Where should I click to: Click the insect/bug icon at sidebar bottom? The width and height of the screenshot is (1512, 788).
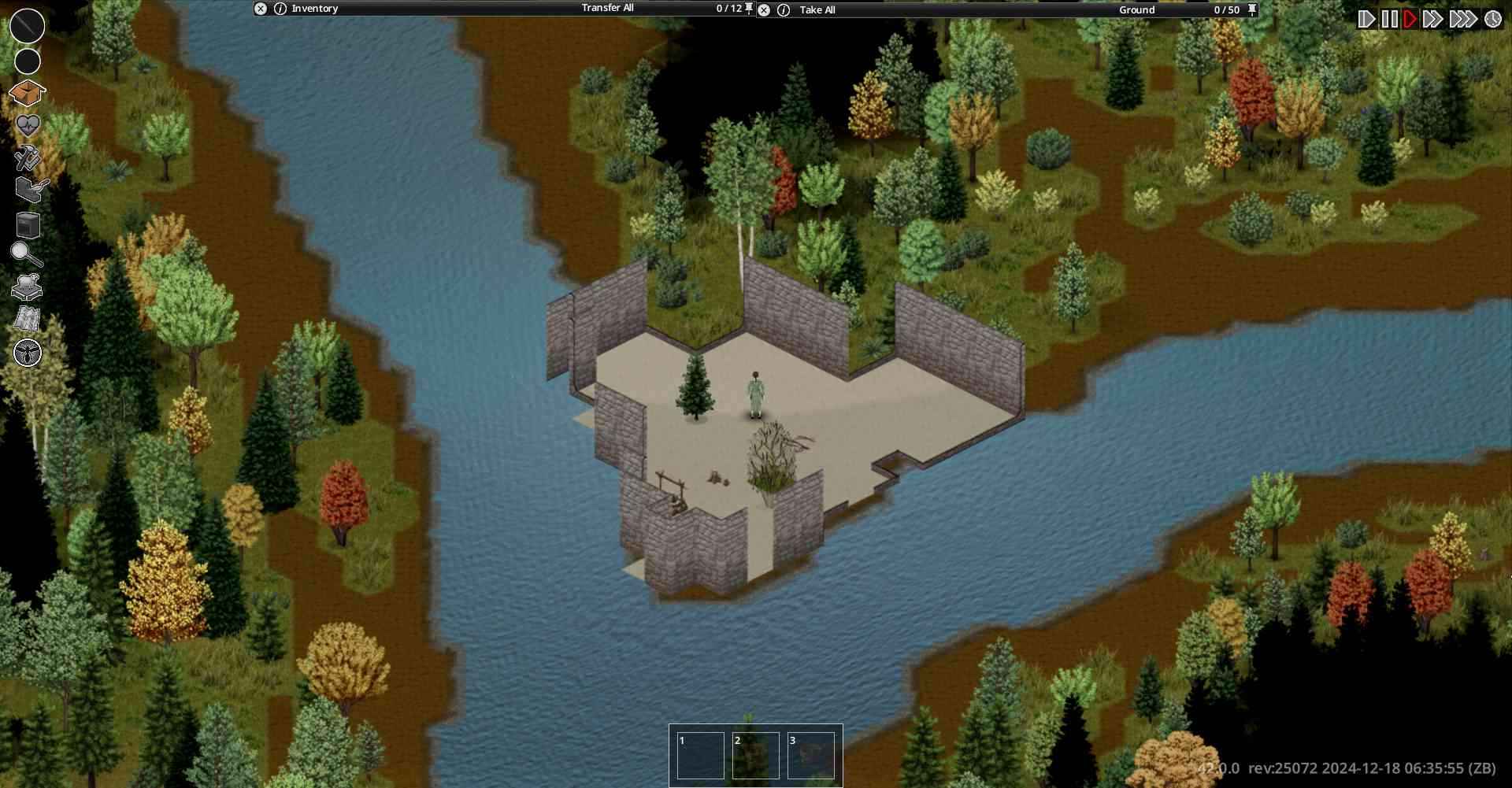pos(28,352)
